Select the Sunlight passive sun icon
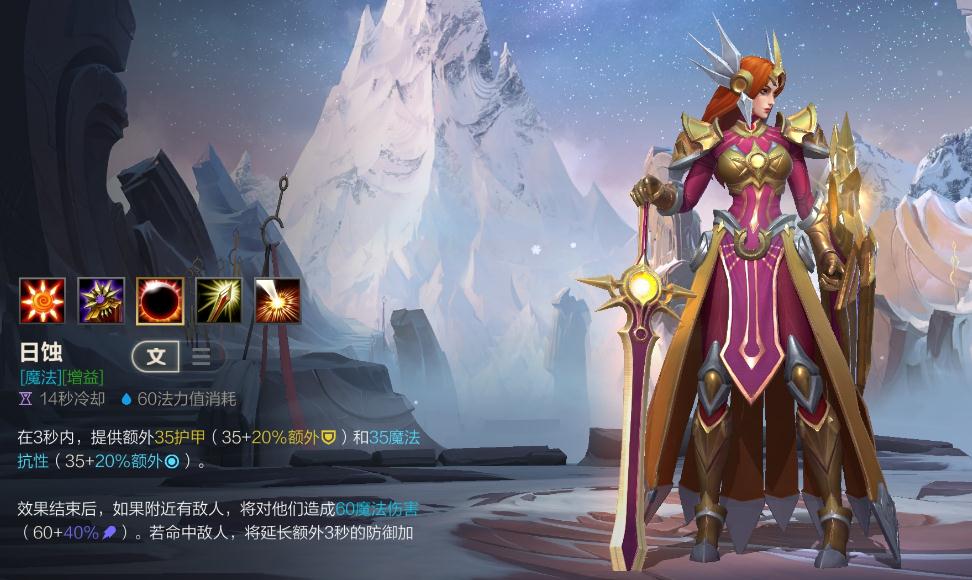The width and height of the screenshot is (972, 580). click(x=42, y=301)
